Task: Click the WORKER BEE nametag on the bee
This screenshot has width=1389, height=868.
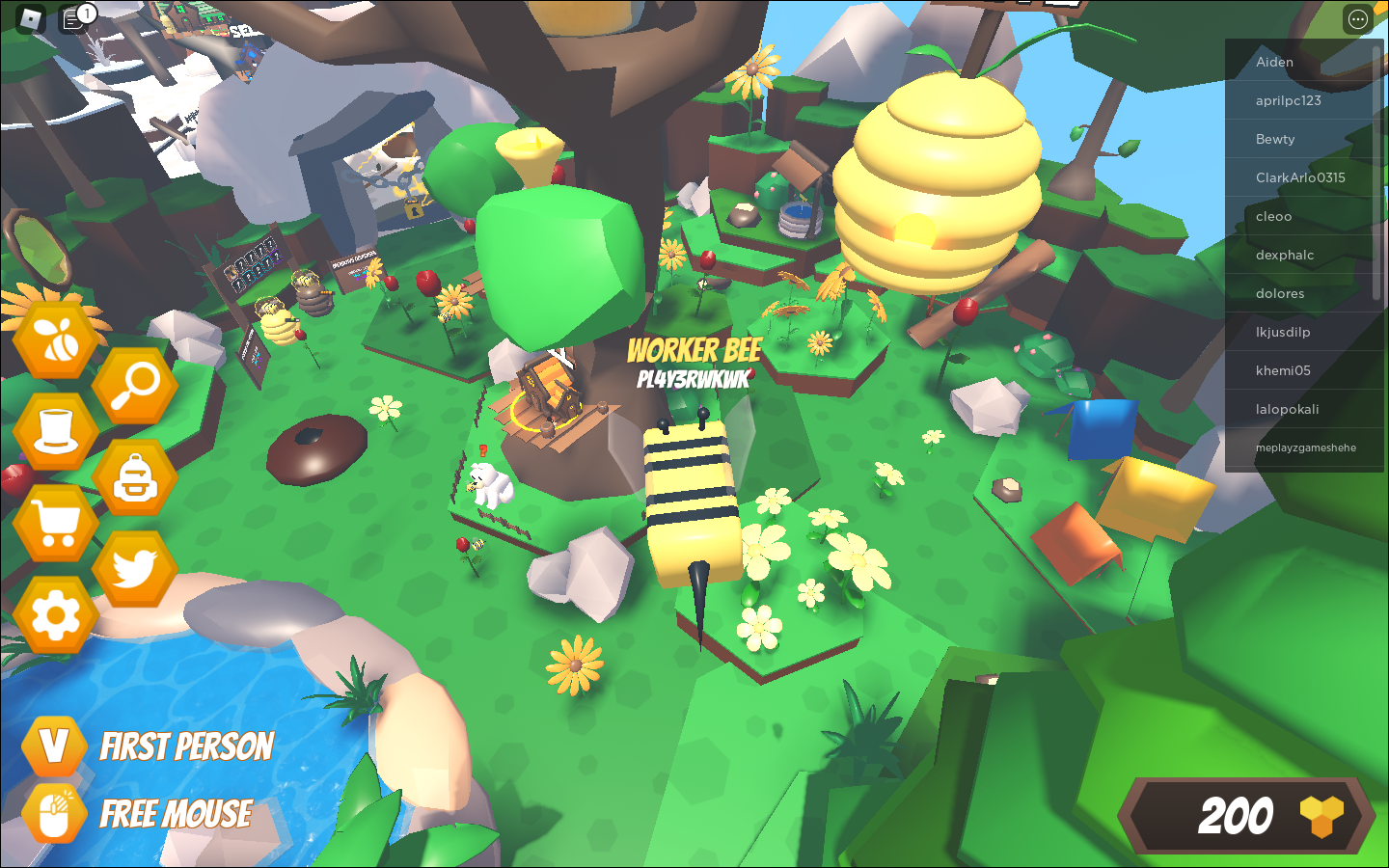Action: click(694, 351)
